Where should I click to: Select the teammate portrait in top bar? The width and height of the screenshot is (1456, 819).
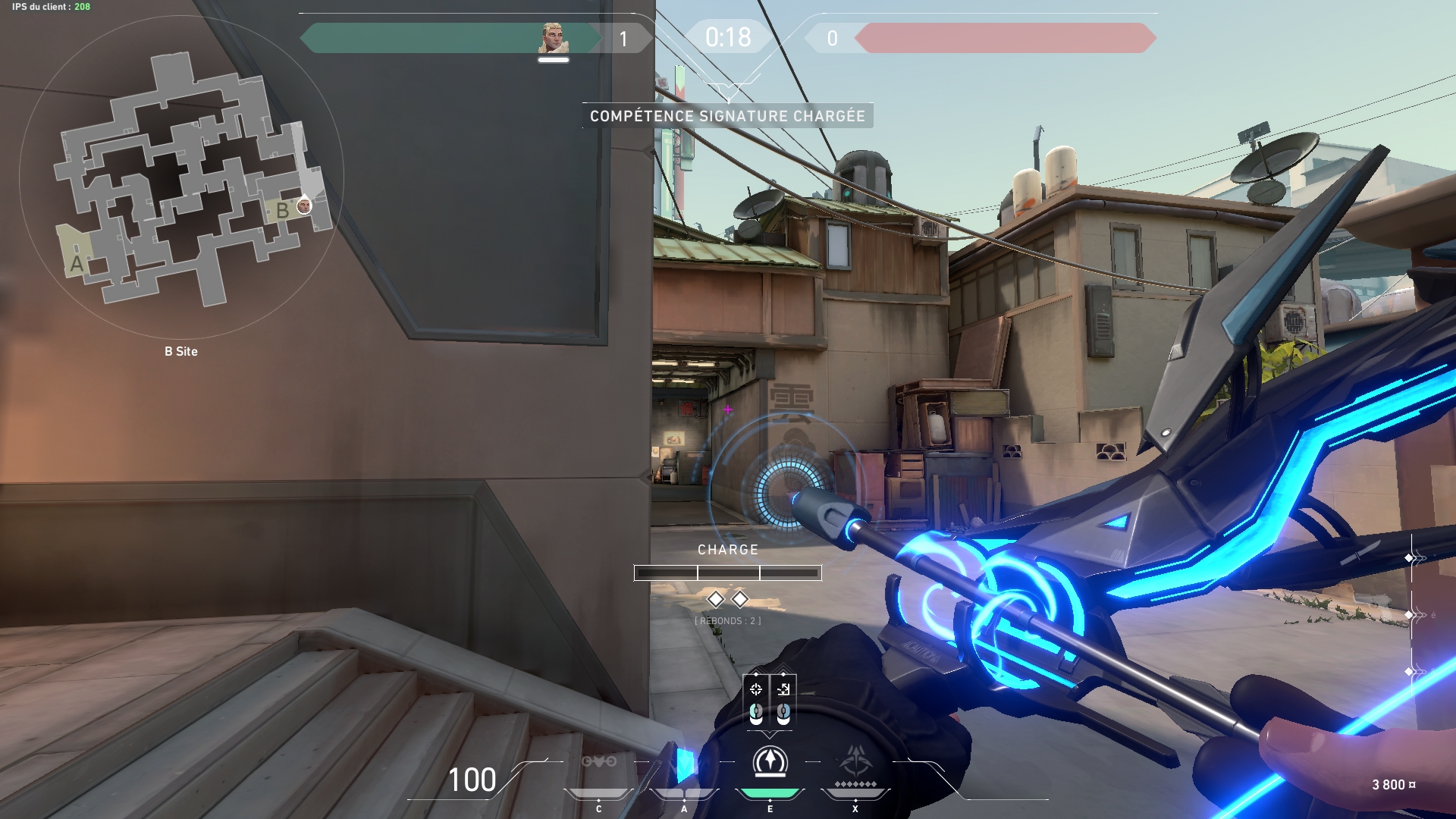click(x=554, y=38)
